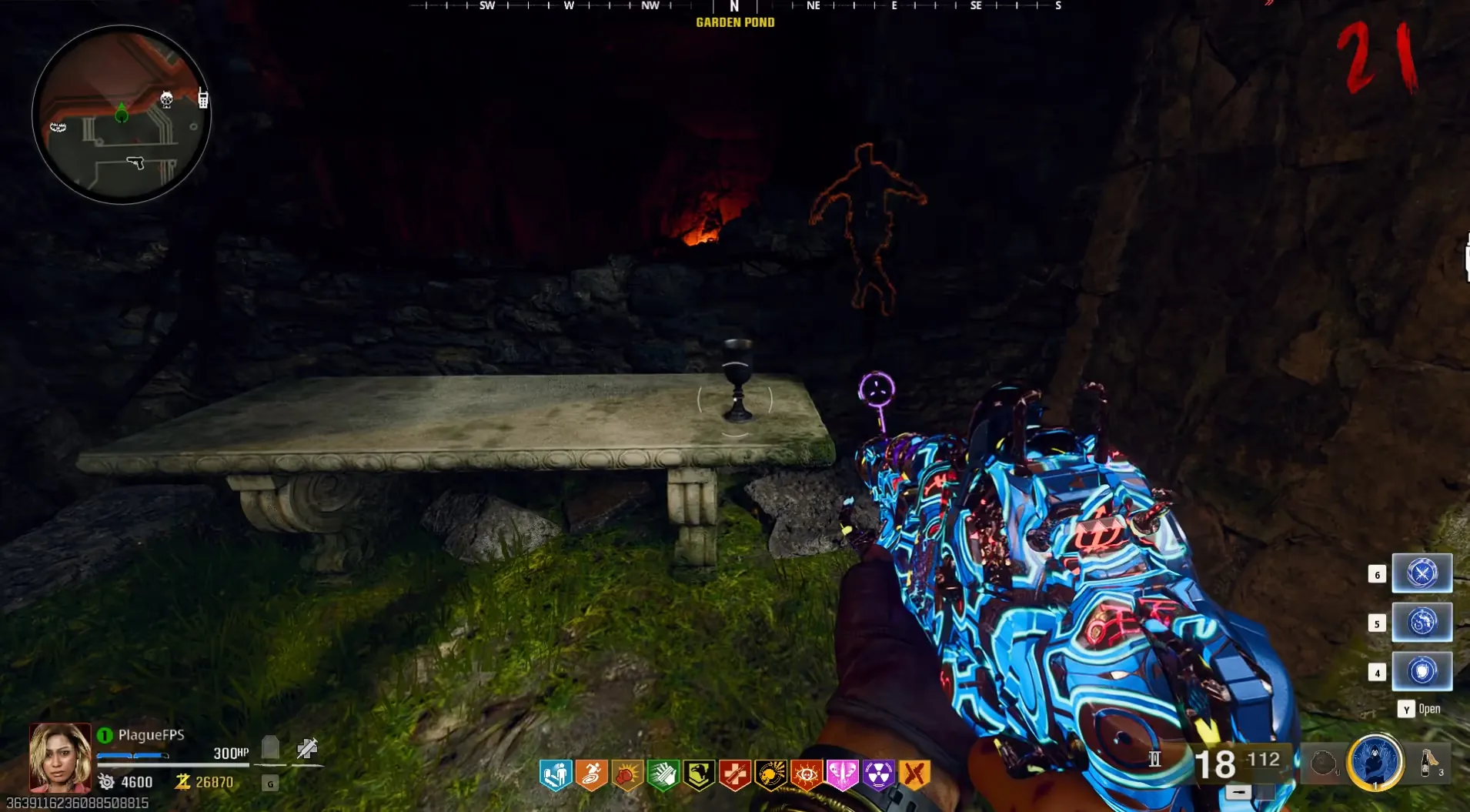Screen dimensions: 1470x812
Task: Click the circular minimap
Action: [121, 115]
